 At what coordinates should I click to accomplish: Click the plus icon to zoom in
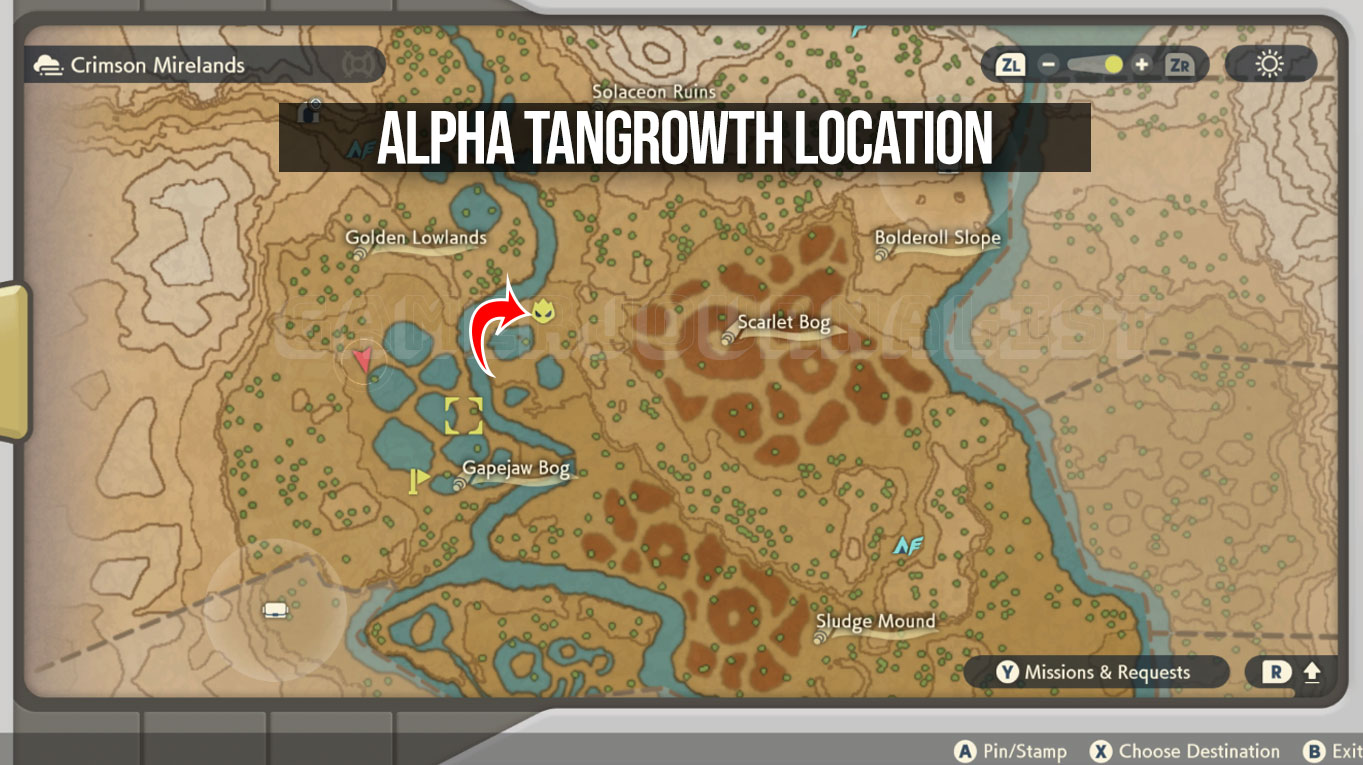pos(1139,62)
